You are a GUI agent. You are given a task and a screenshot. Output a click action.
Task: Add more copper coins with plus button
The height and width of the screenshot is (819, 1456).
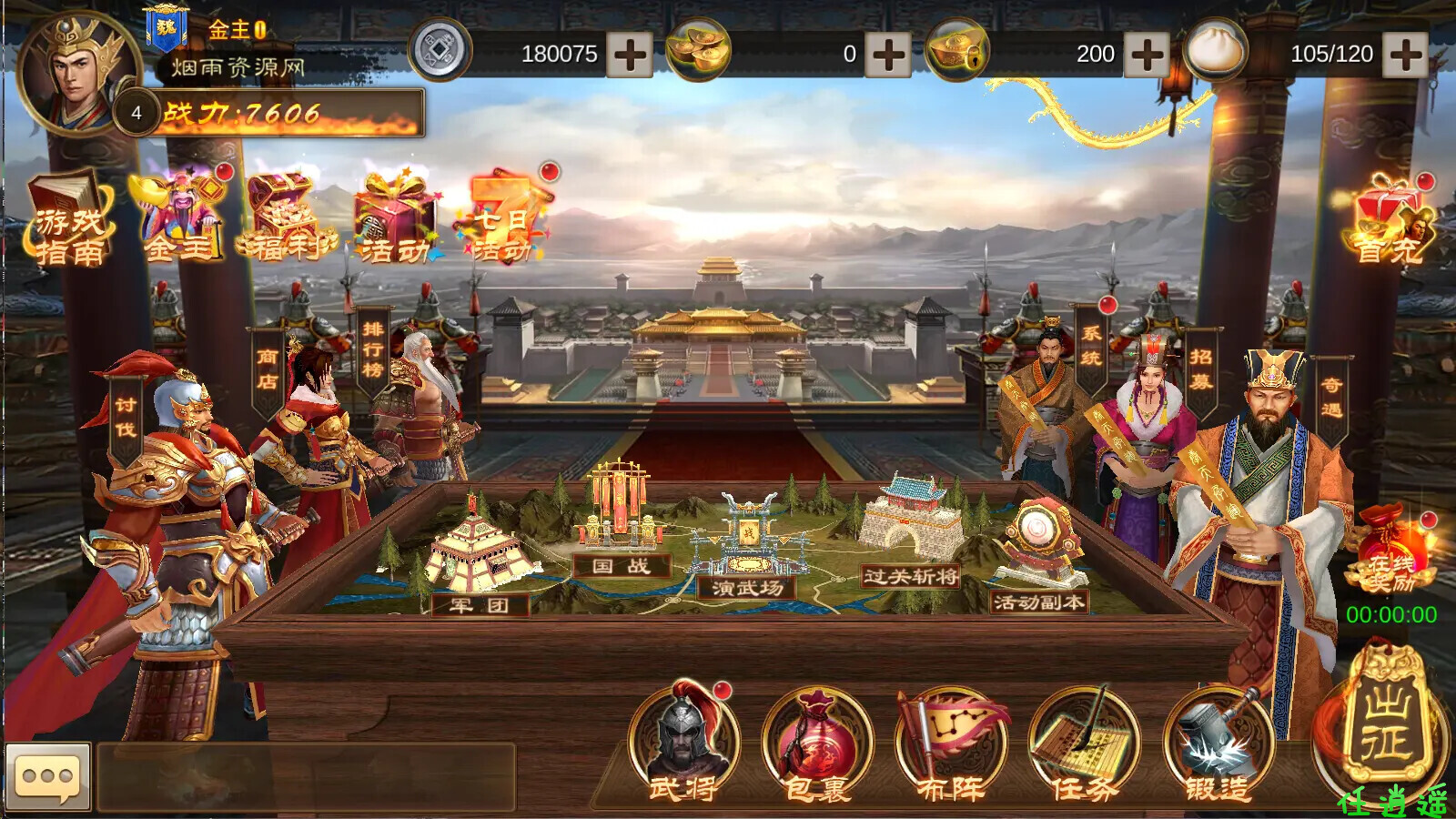[x=629, y=55]
